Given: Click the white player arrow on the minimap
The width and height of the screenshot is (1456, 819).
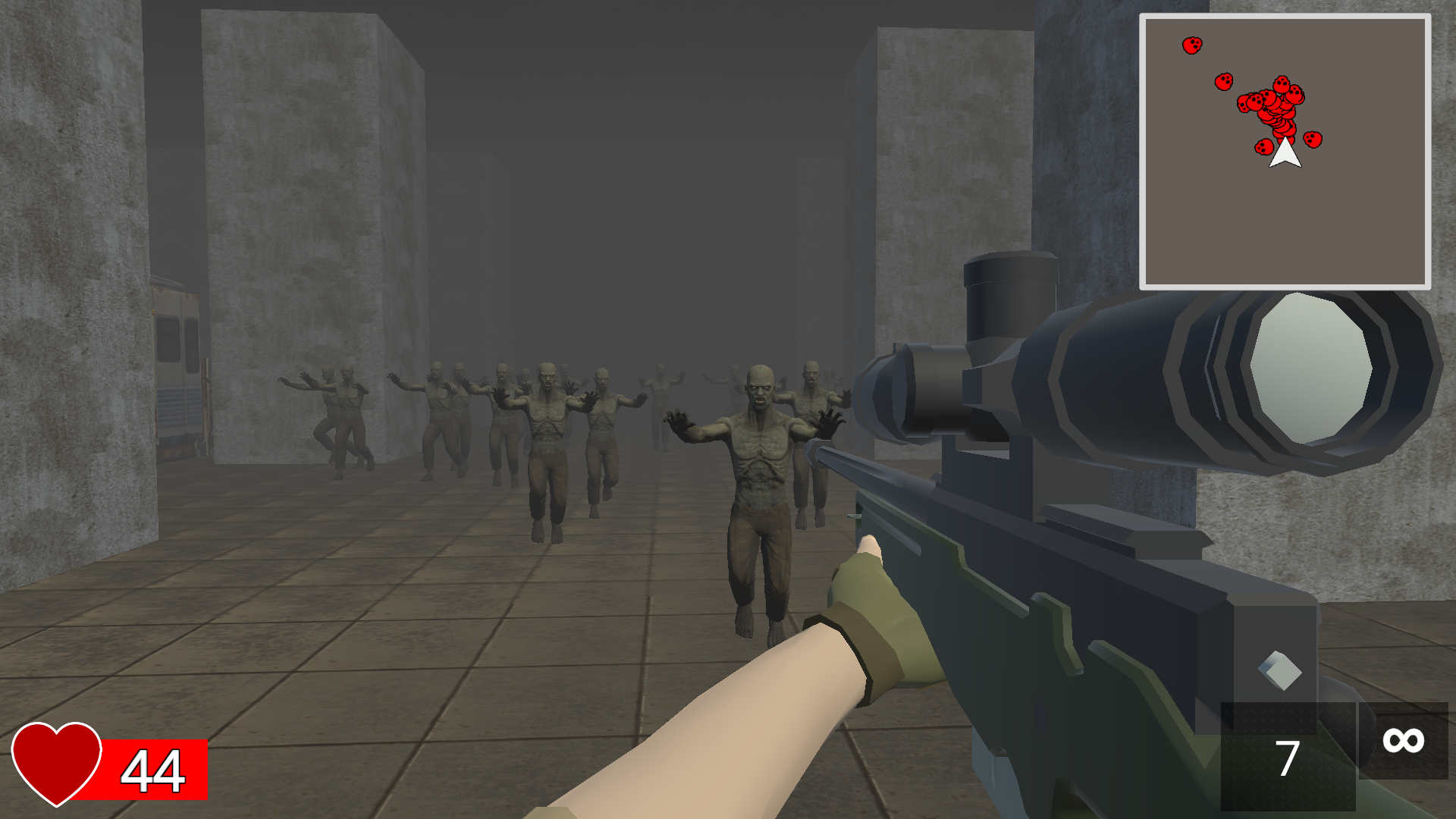Looking at the screenshot, I should pyautogui.click(x=1285, y=155).
